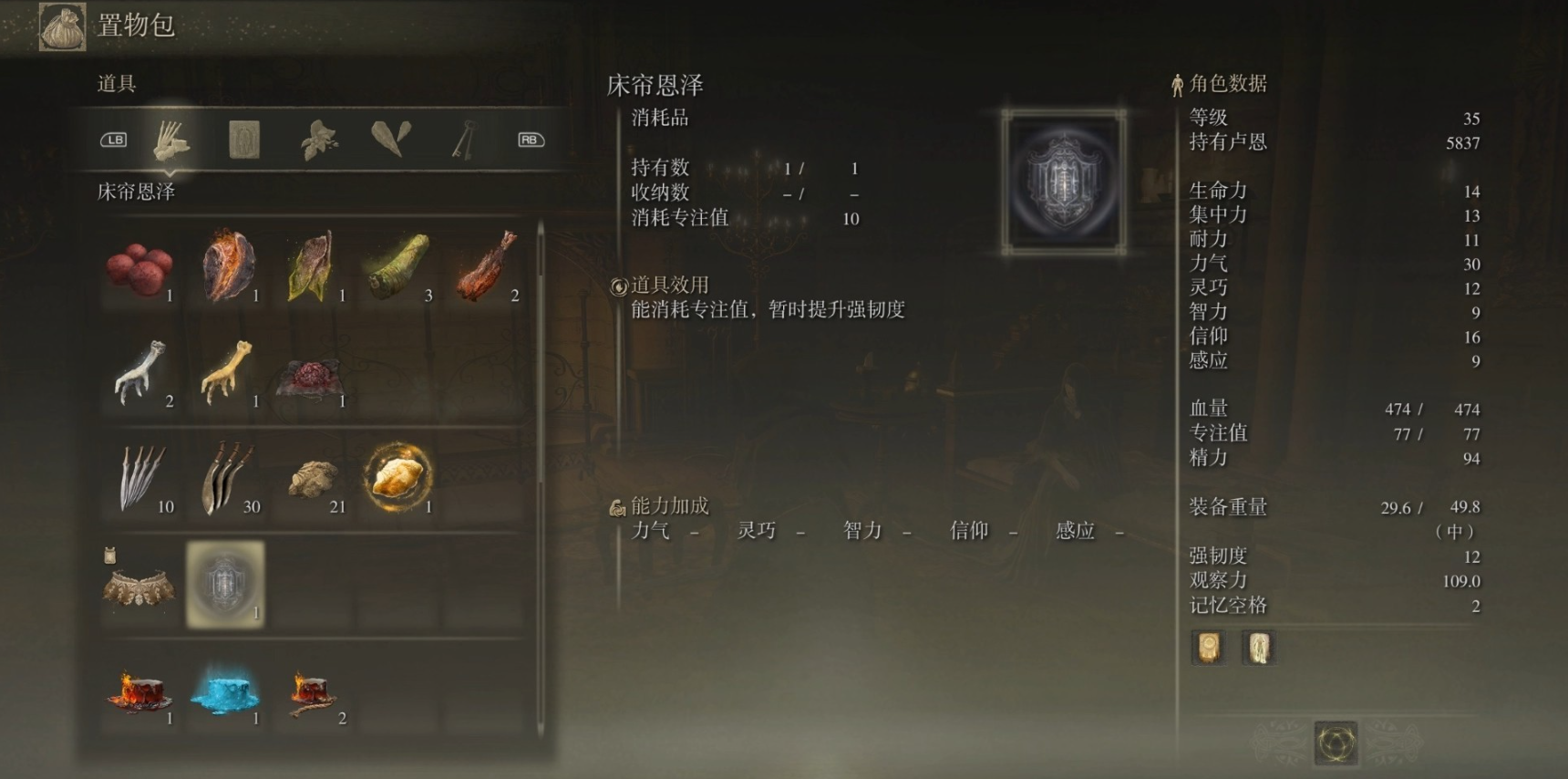Select the necklace talisman item in the grid

(x=139, y=588)
